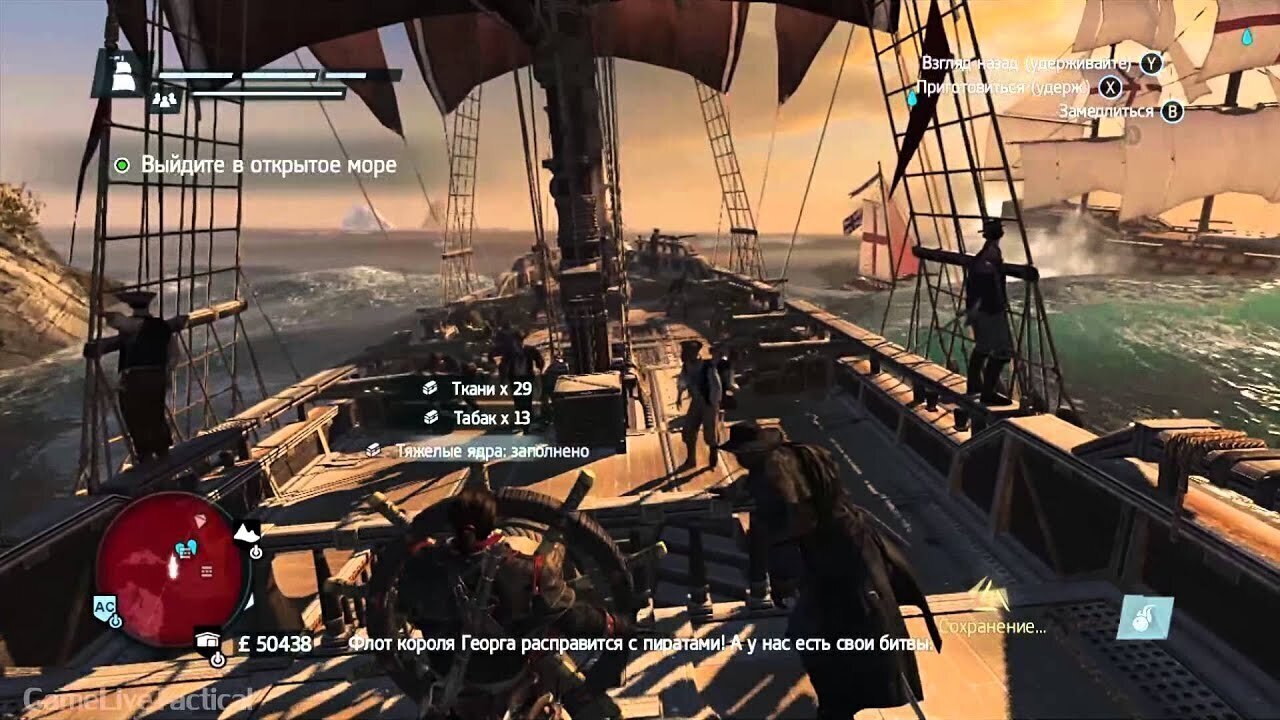Select the AC shield icon by the minimap

point(105,607)
